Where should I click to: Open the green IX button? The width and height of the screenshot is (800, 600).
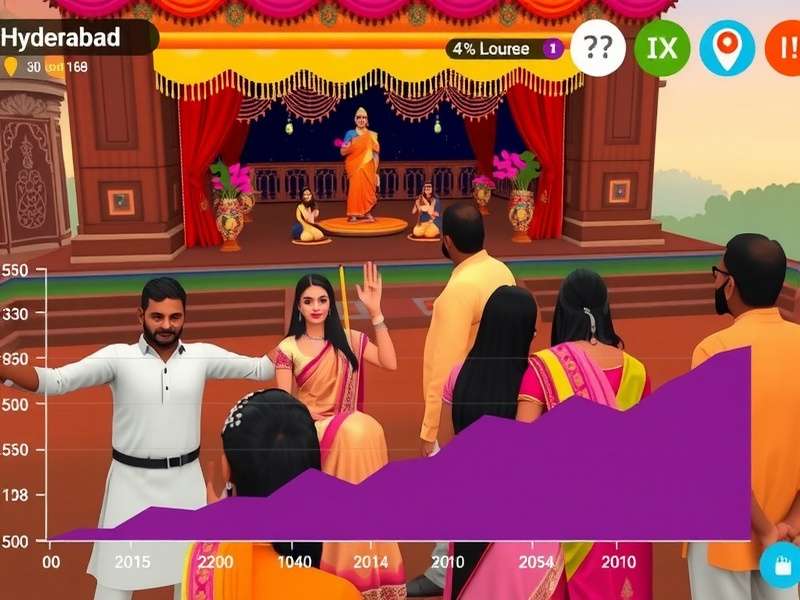point(662,47)
